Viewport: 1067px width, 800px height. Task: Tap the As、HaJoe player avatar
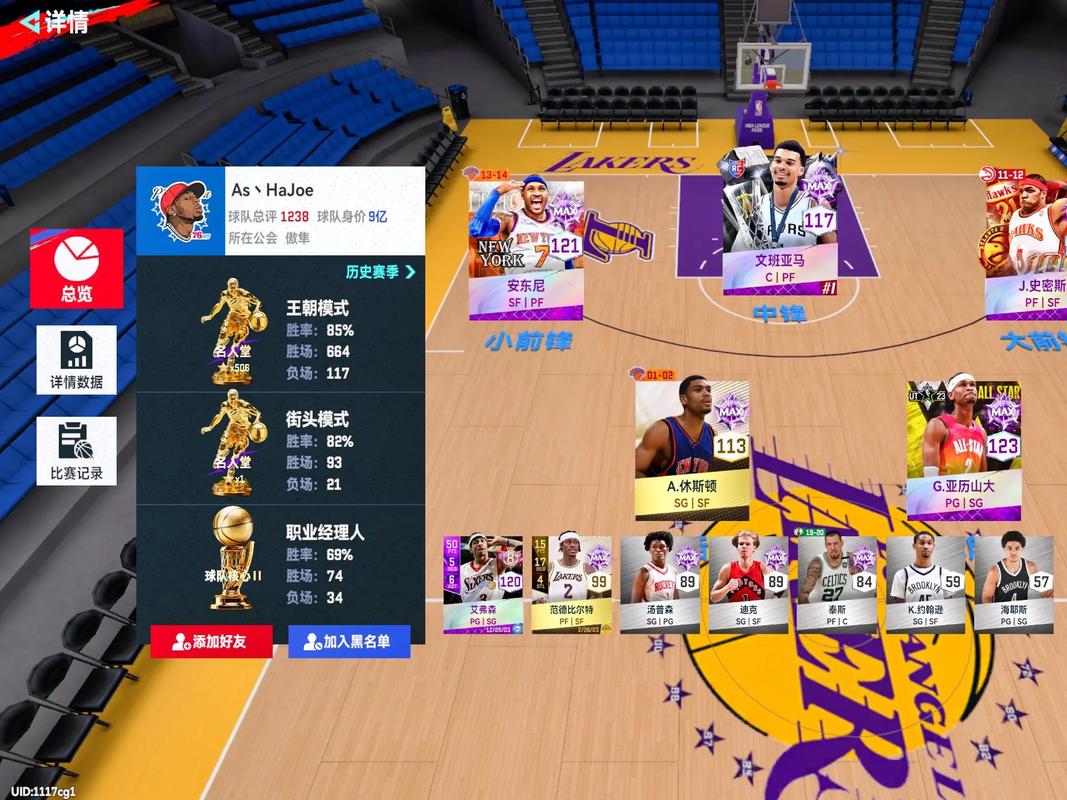tap(181, 211)
